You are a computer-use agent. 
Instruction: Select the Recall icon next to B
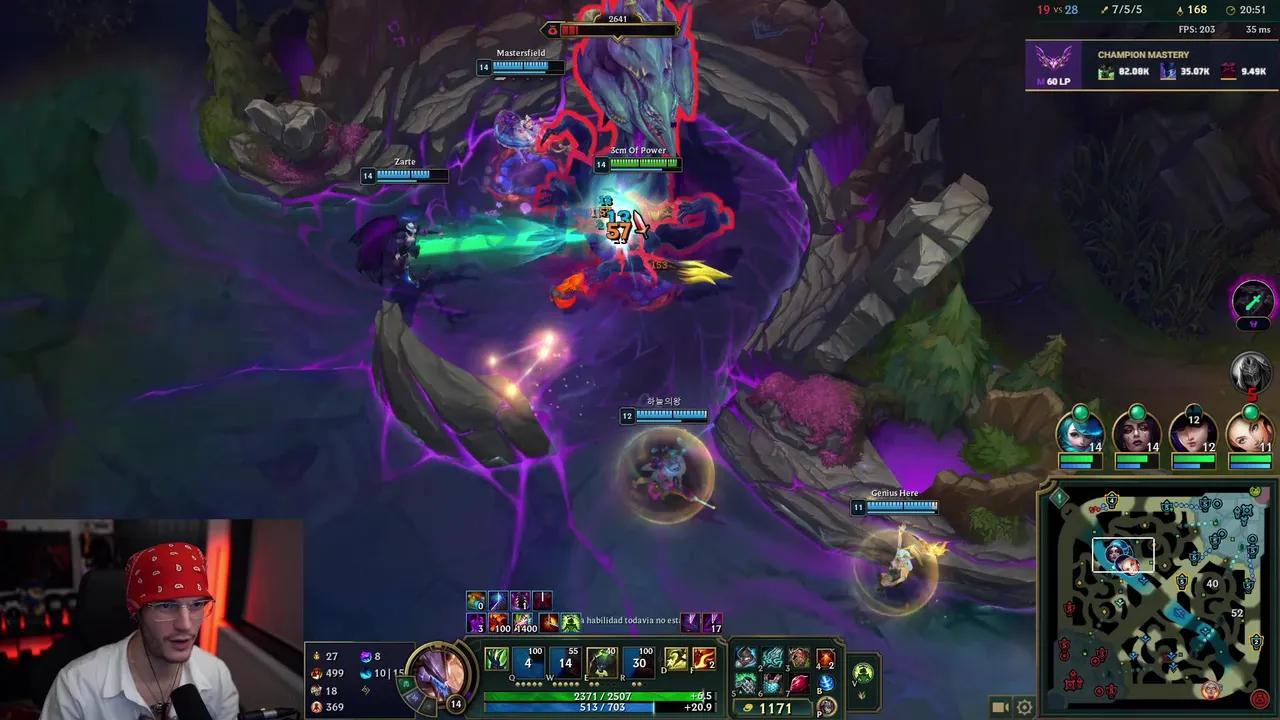click(x=826, y=684)
